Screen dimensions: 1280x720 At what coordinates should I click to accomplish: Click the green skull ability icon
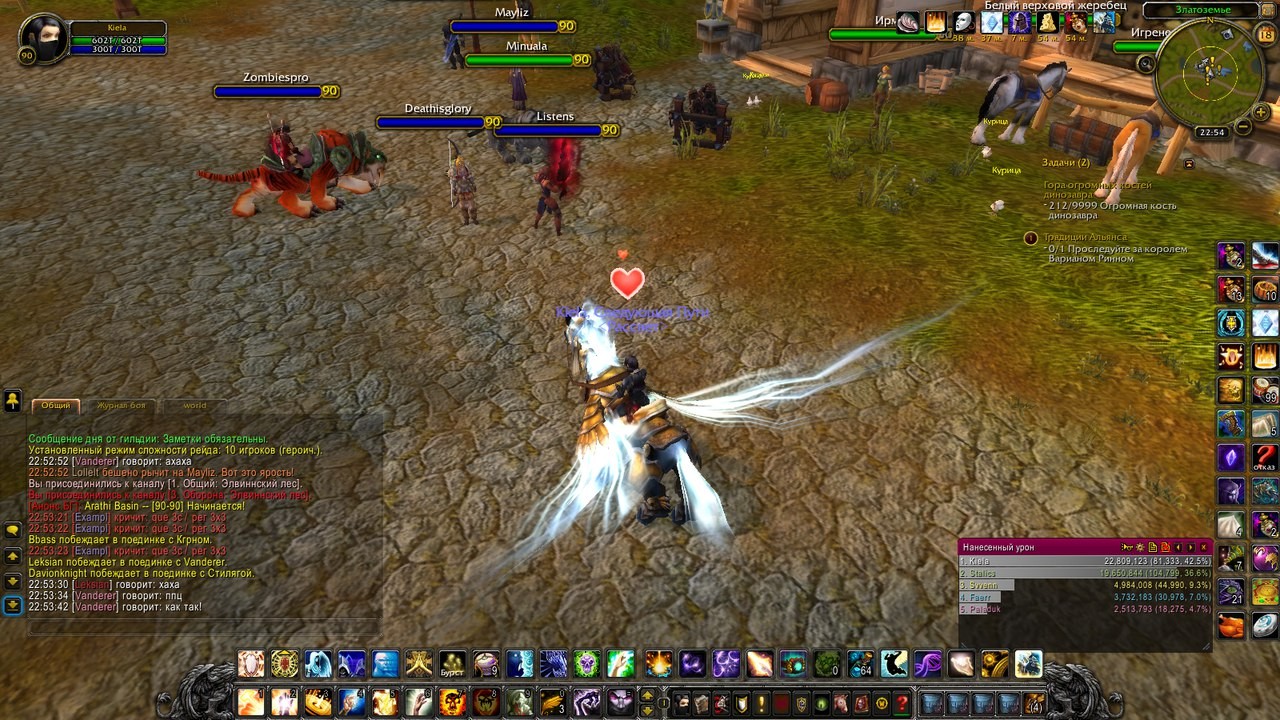click(587, 663)
